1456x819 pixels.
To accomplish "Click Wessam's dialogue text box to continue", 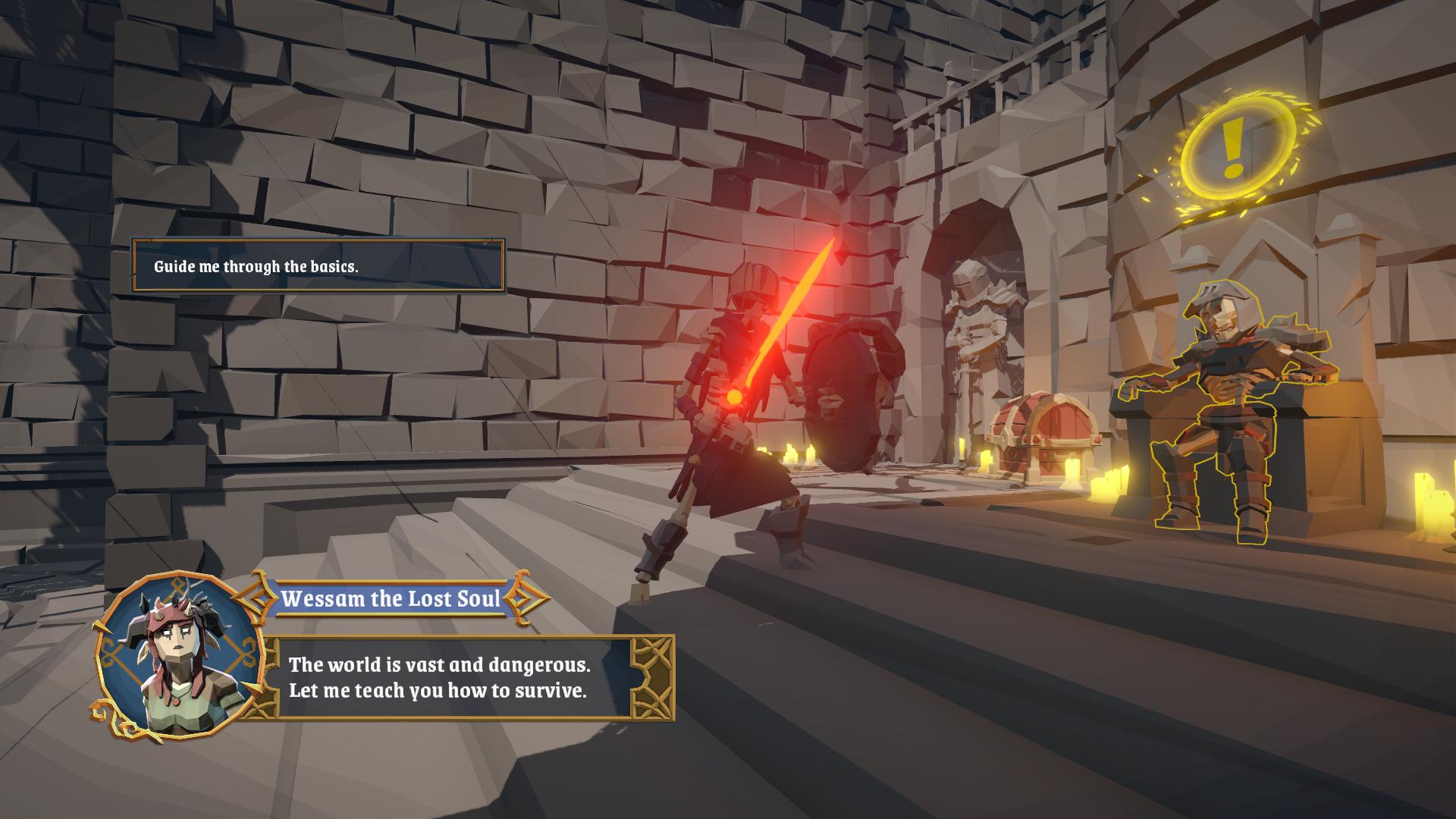I will click(455, 677).
